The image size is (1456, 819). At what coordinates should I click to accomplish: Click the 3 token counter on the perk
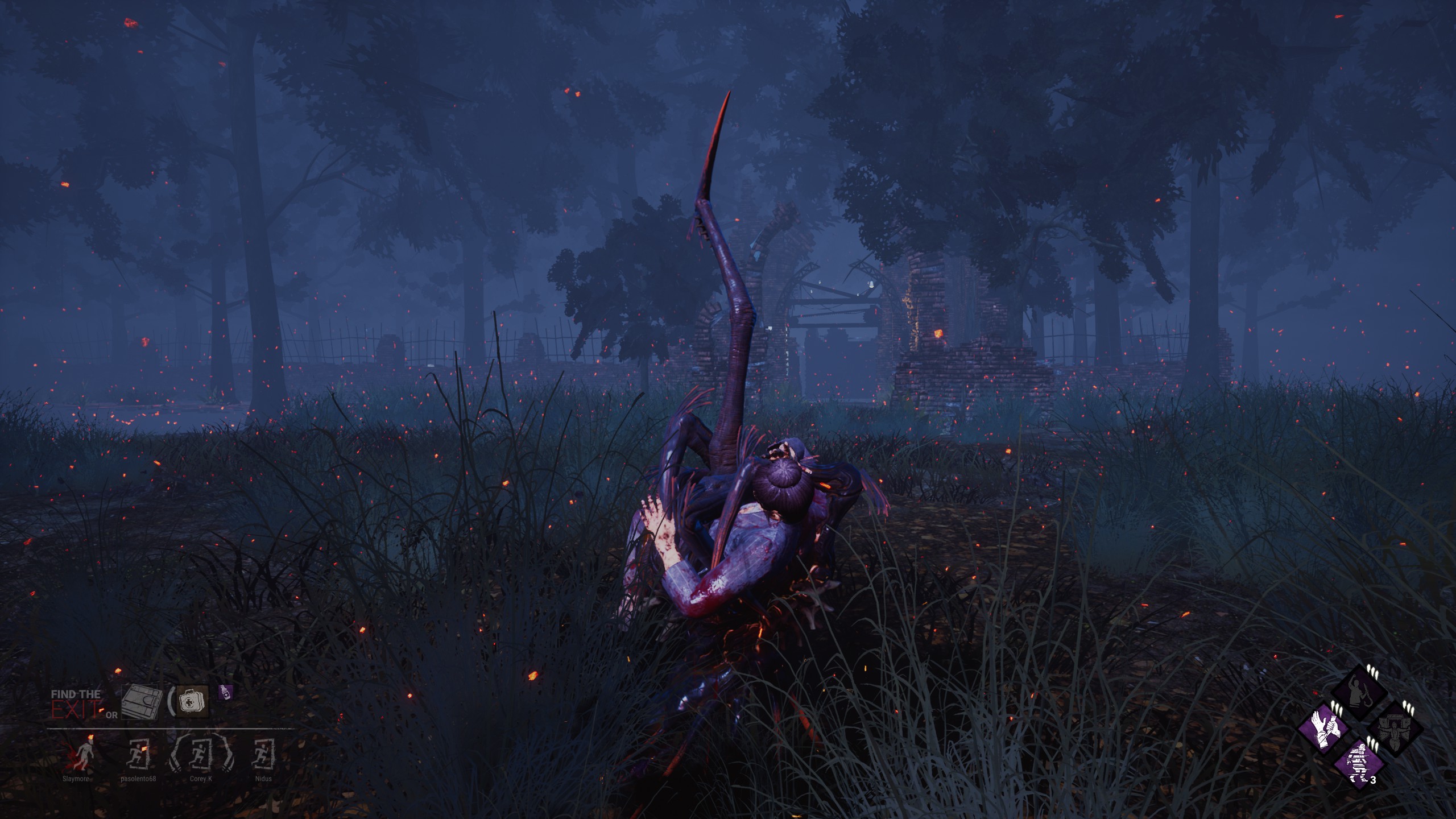[x=1373, y=779]
